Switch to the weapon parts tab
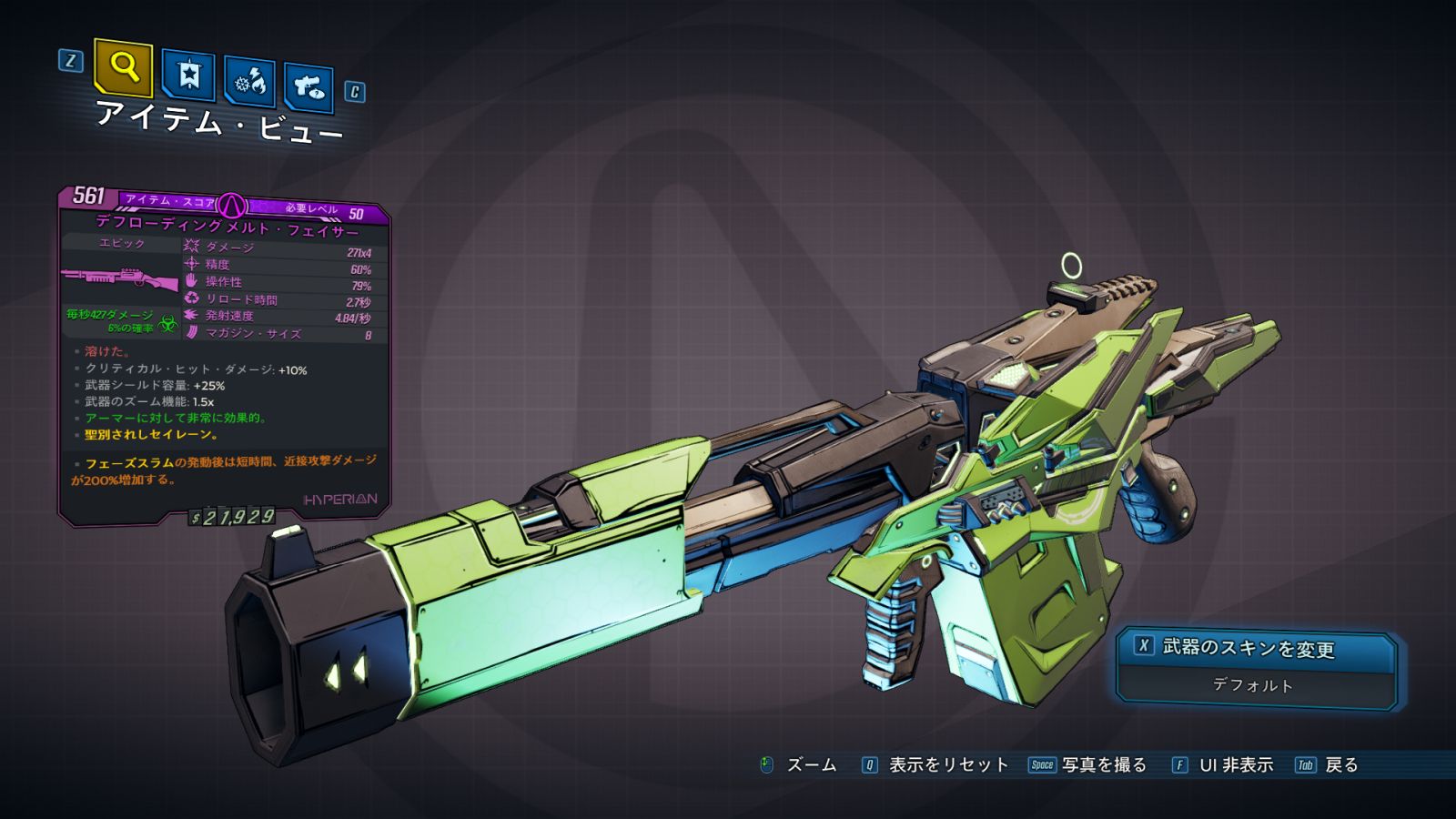 (308, 87)
